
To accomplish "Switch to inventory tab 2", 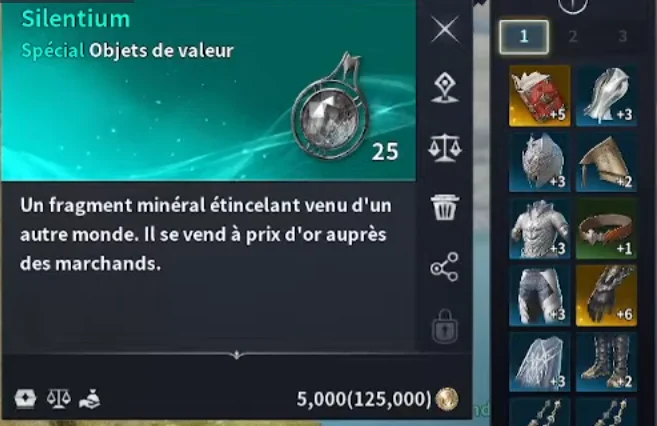I will pos(573,38).
